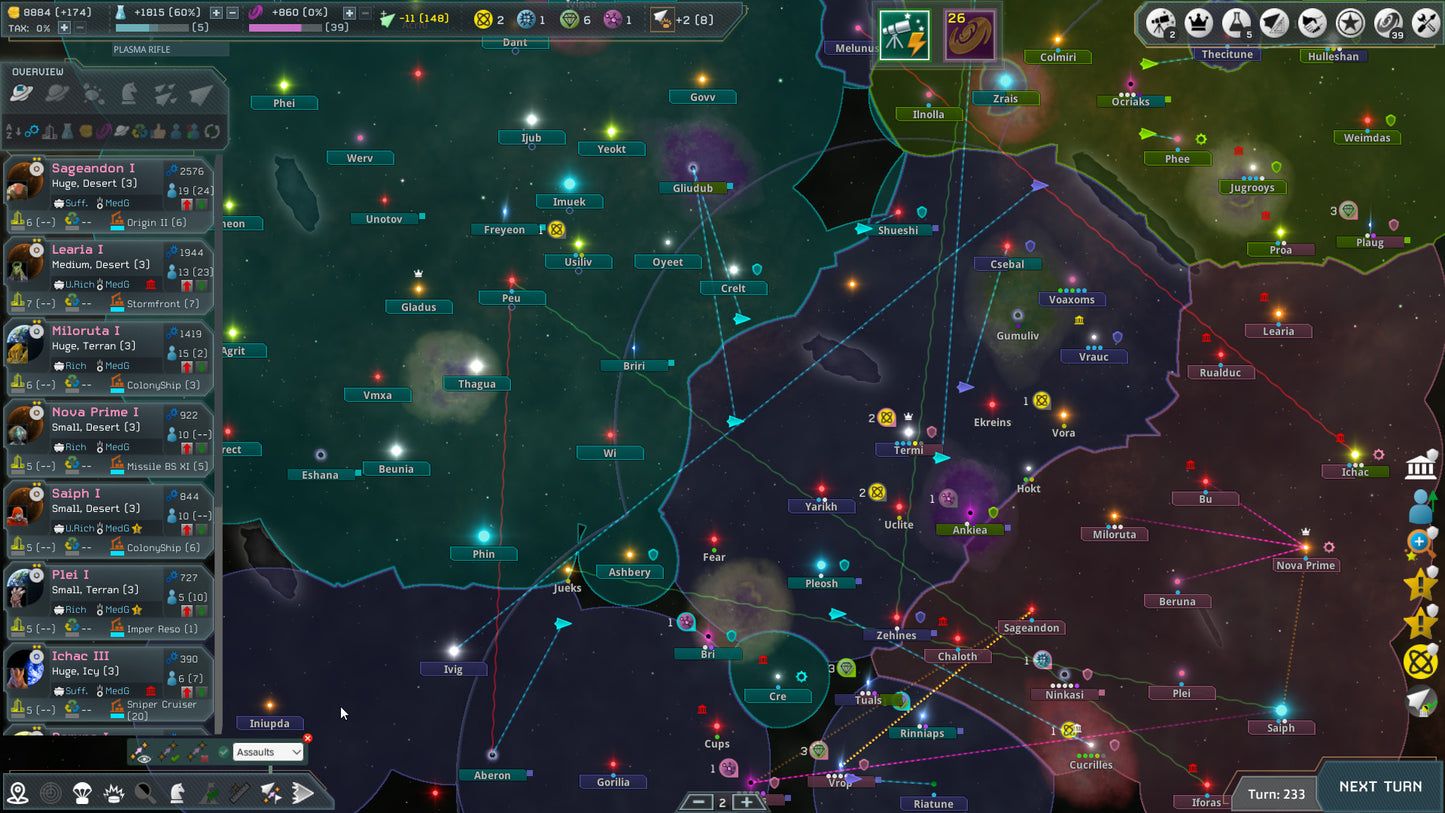Screen dimensions: 1445x813
Task: Click the parachute invasion icon
Action: 83,794
